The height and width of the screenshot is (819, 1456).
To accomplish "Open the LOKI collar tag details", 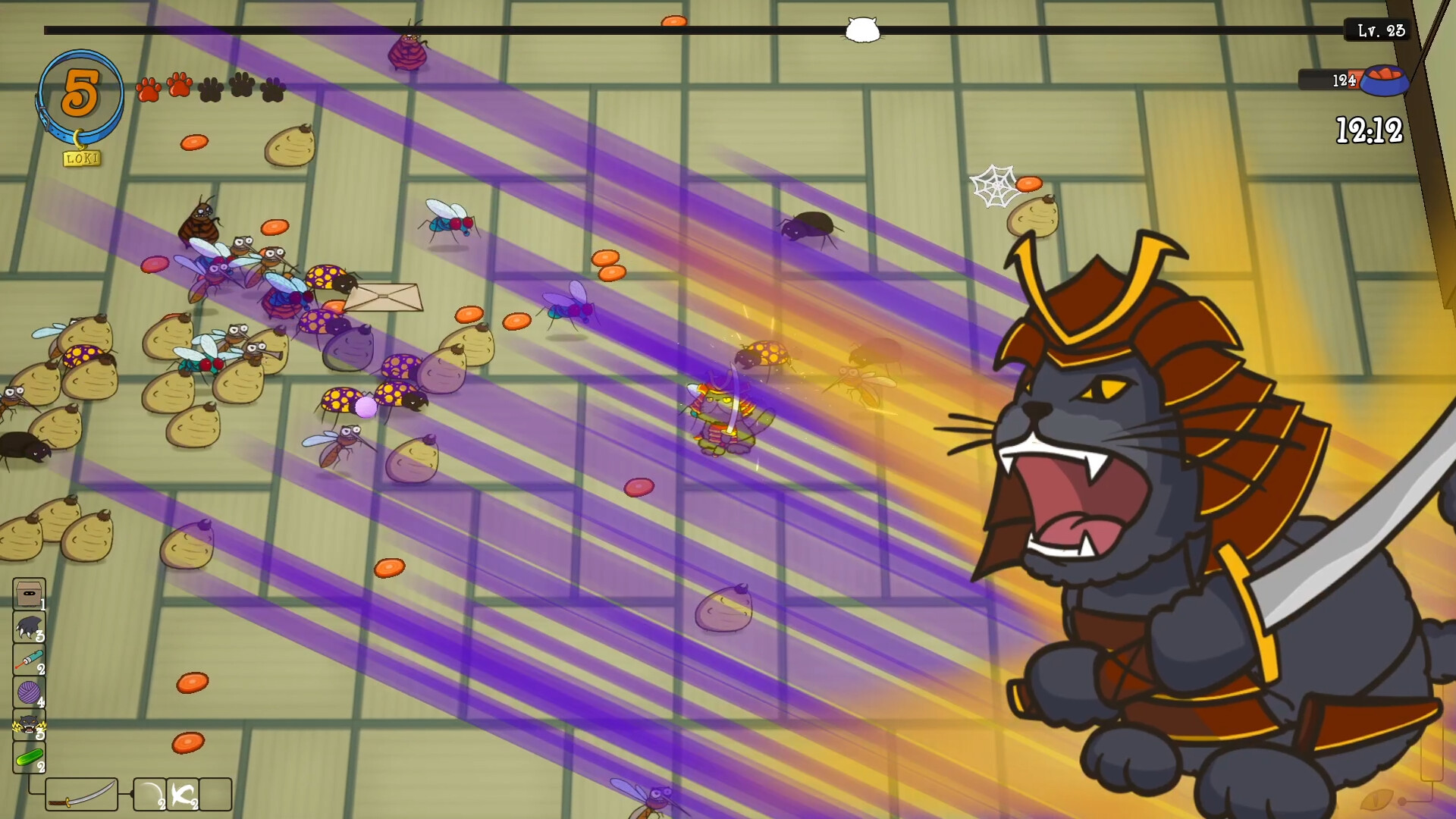I will click(83, 159).
